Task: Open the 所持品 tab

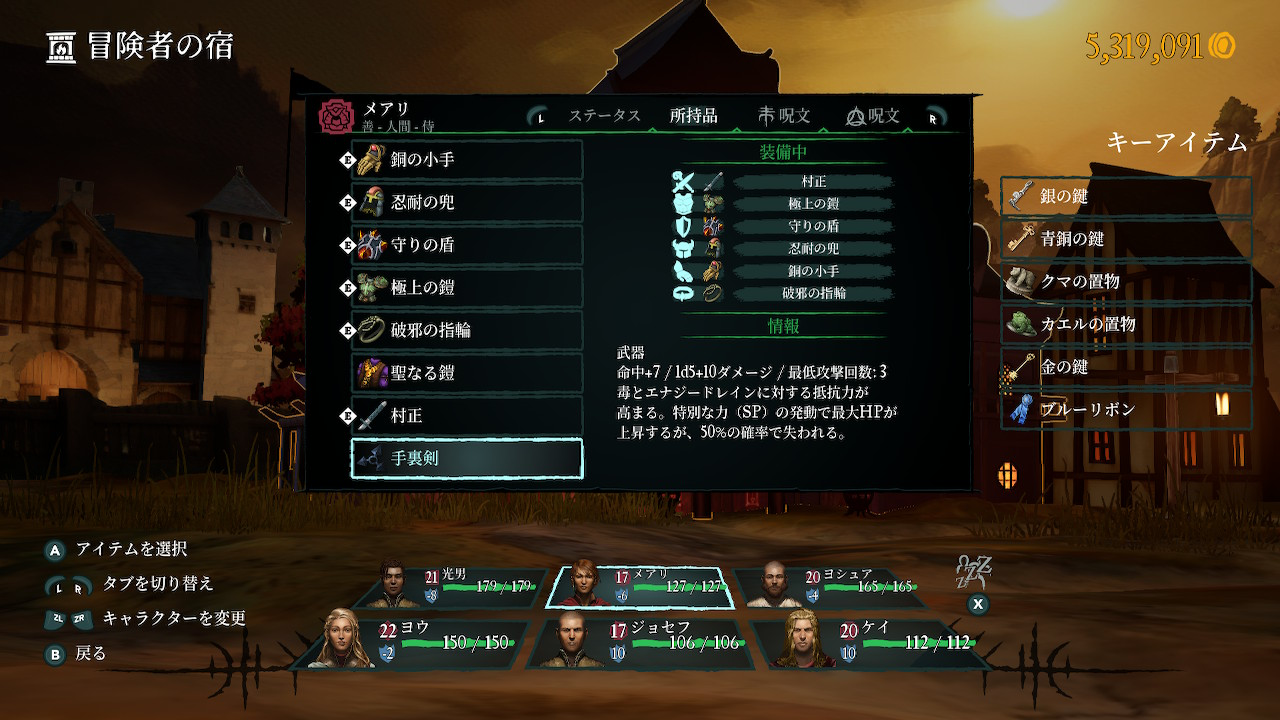Action: coord(693,116)
